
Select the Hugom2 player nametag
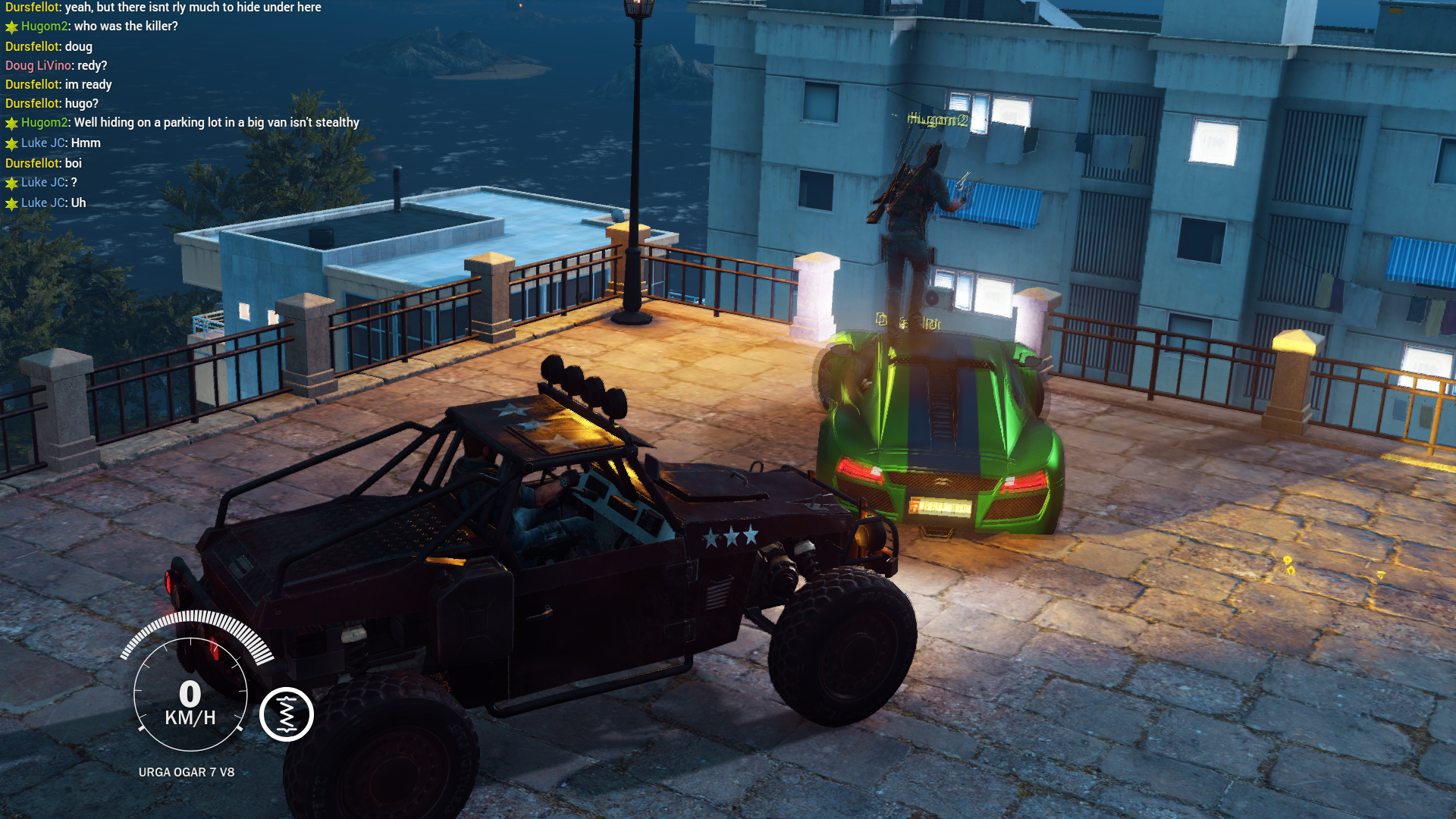click(937, 120)
